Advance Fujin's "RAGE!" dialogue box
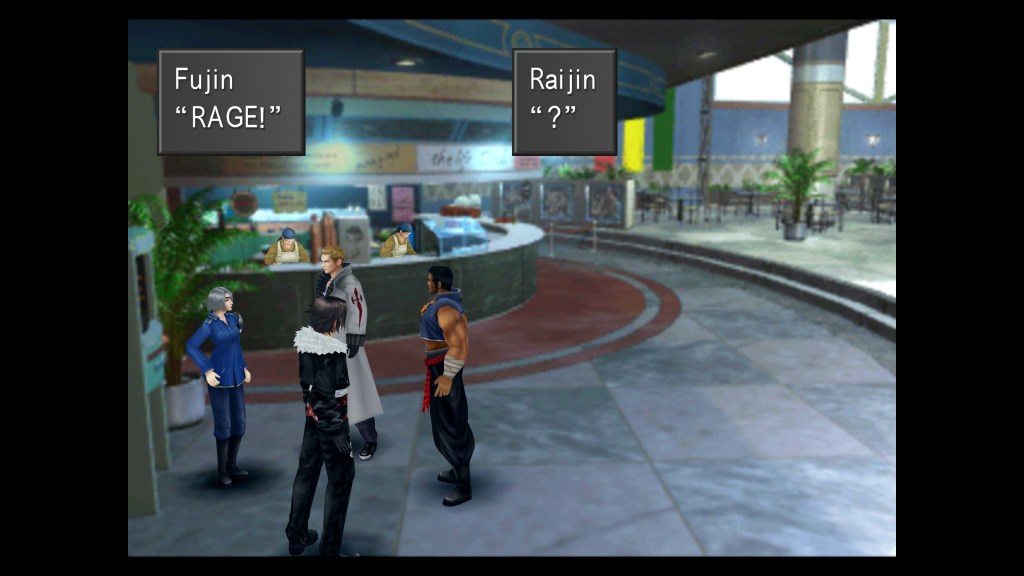This screenshot has height=576, width=1024. click(x=231, y=102)
